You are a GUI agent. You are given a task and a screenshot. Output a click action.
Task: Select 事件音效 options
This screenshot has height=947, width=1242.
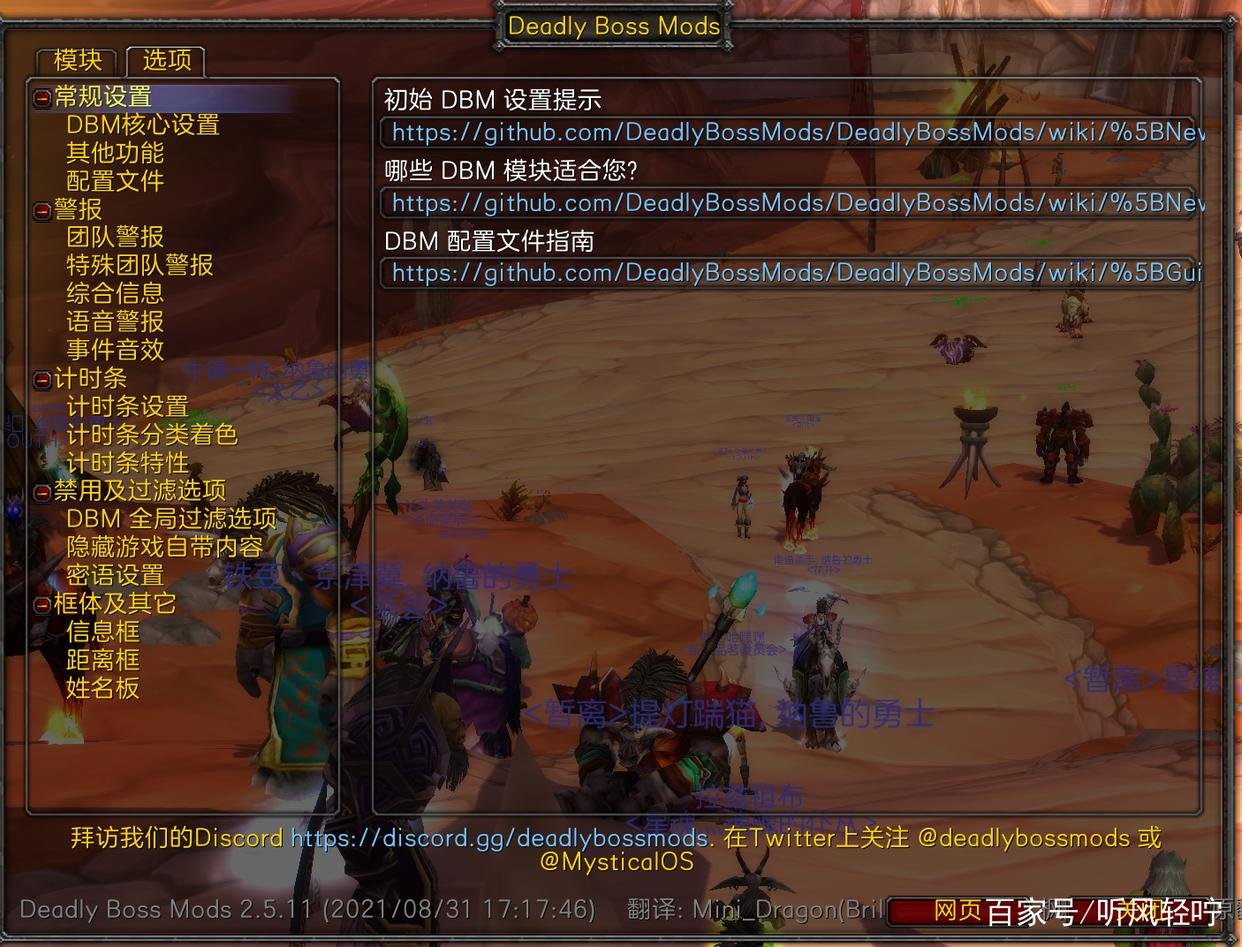(x=115, y=349)
